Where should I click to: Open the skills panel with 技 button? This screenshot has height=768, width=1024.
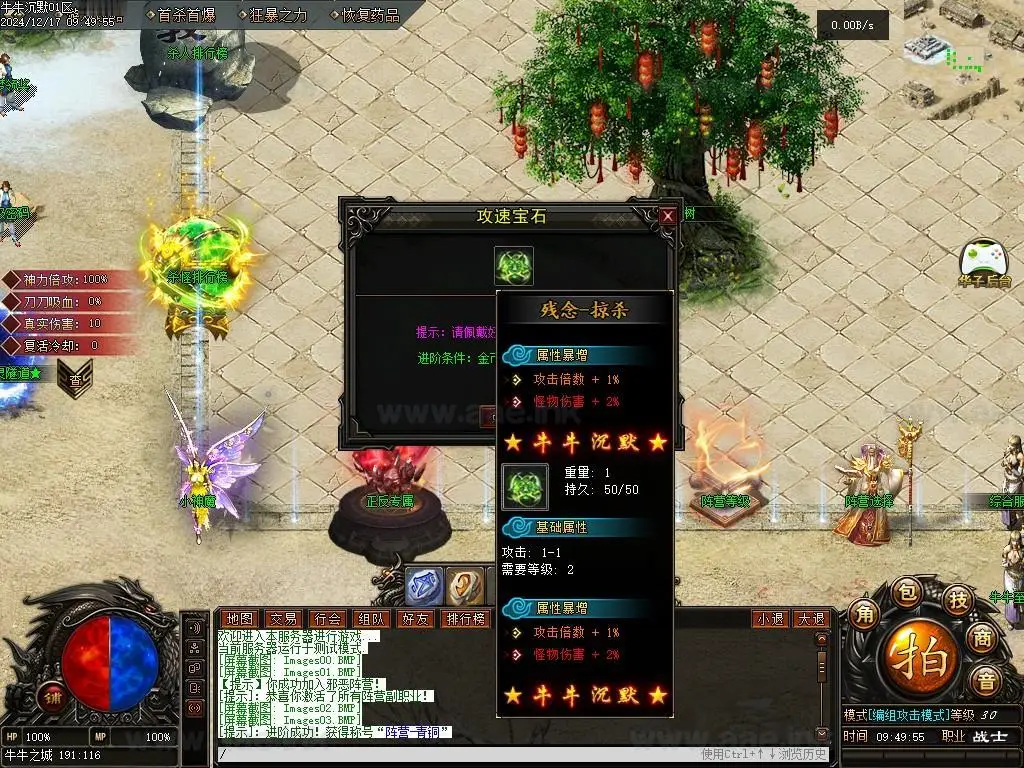(x=957, y=599)
